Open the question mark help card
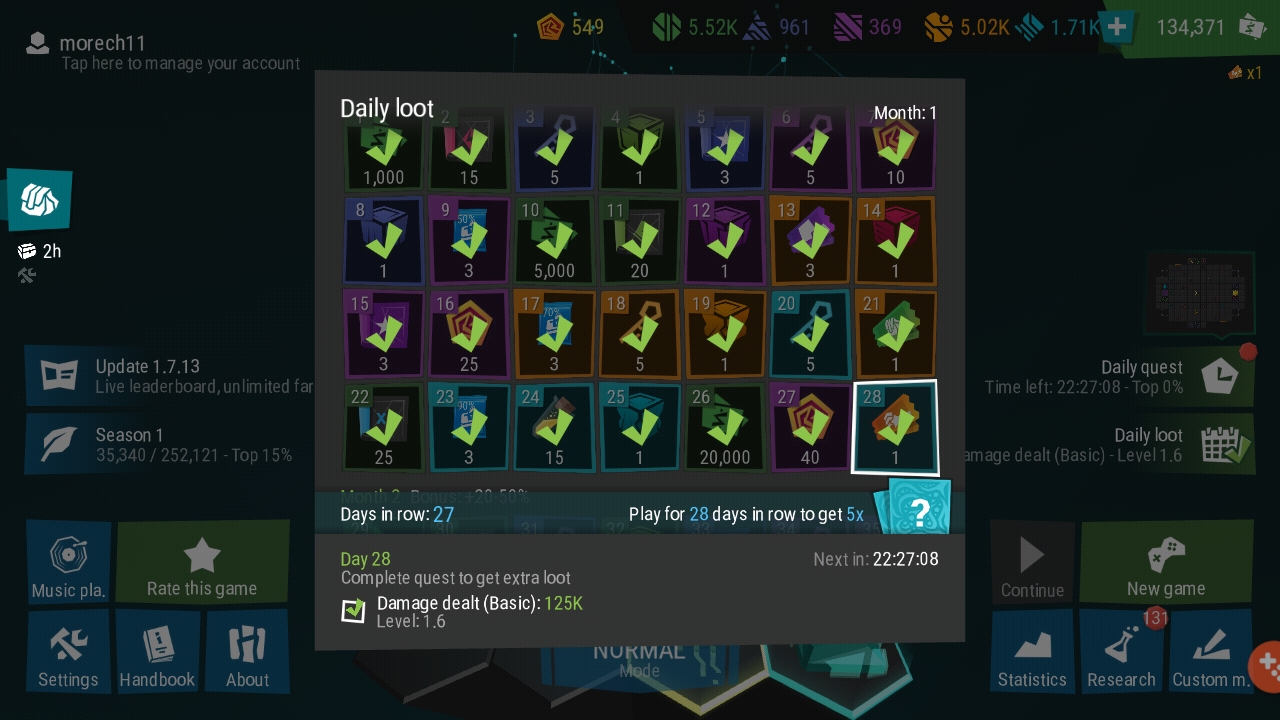 [917, 511]
